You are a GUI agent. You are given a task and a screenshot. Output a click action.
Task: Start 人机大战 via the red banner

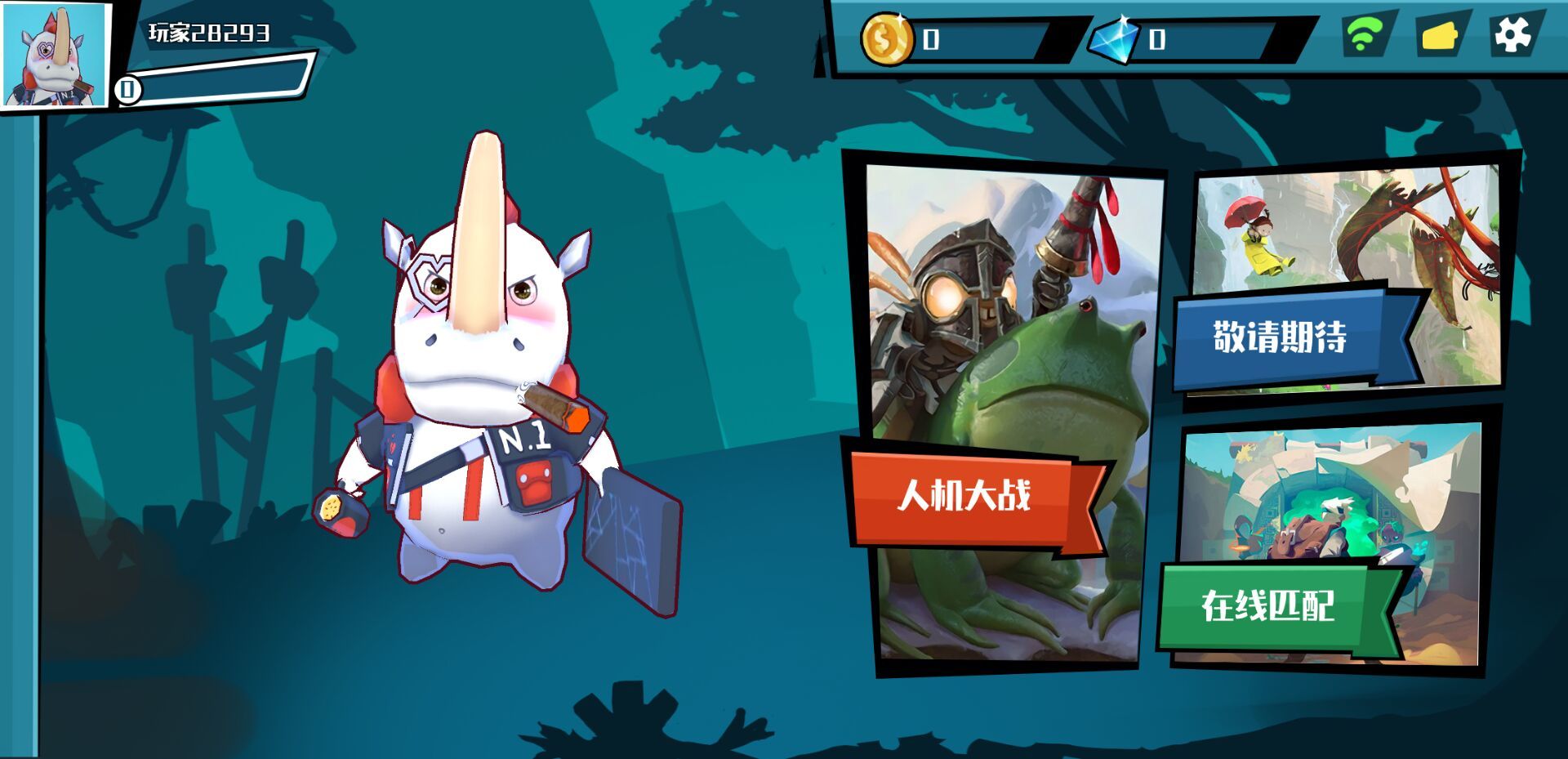968,494
